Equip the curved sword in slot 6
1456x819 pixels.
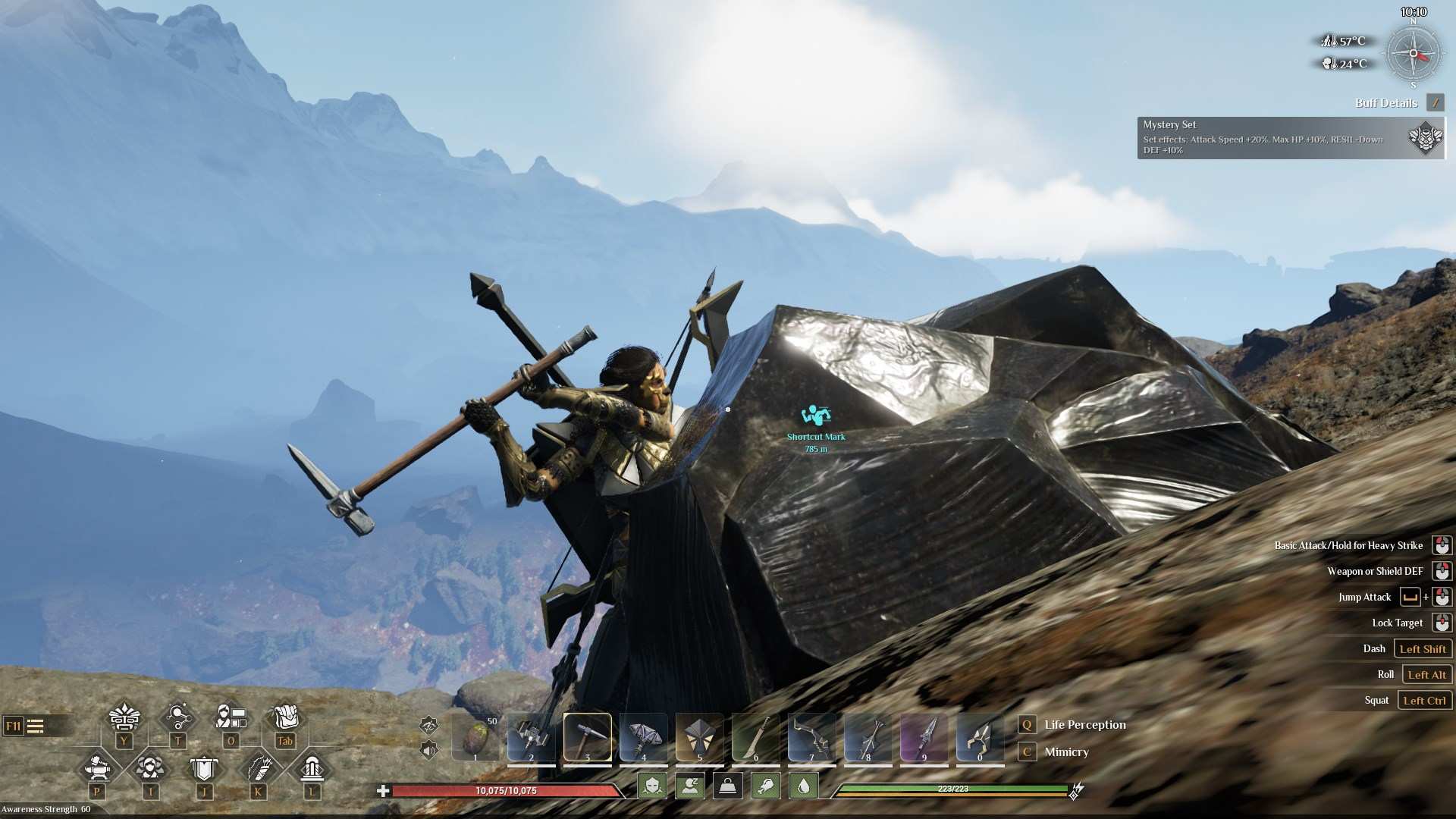pyautogui.click(x=755, y=736)
